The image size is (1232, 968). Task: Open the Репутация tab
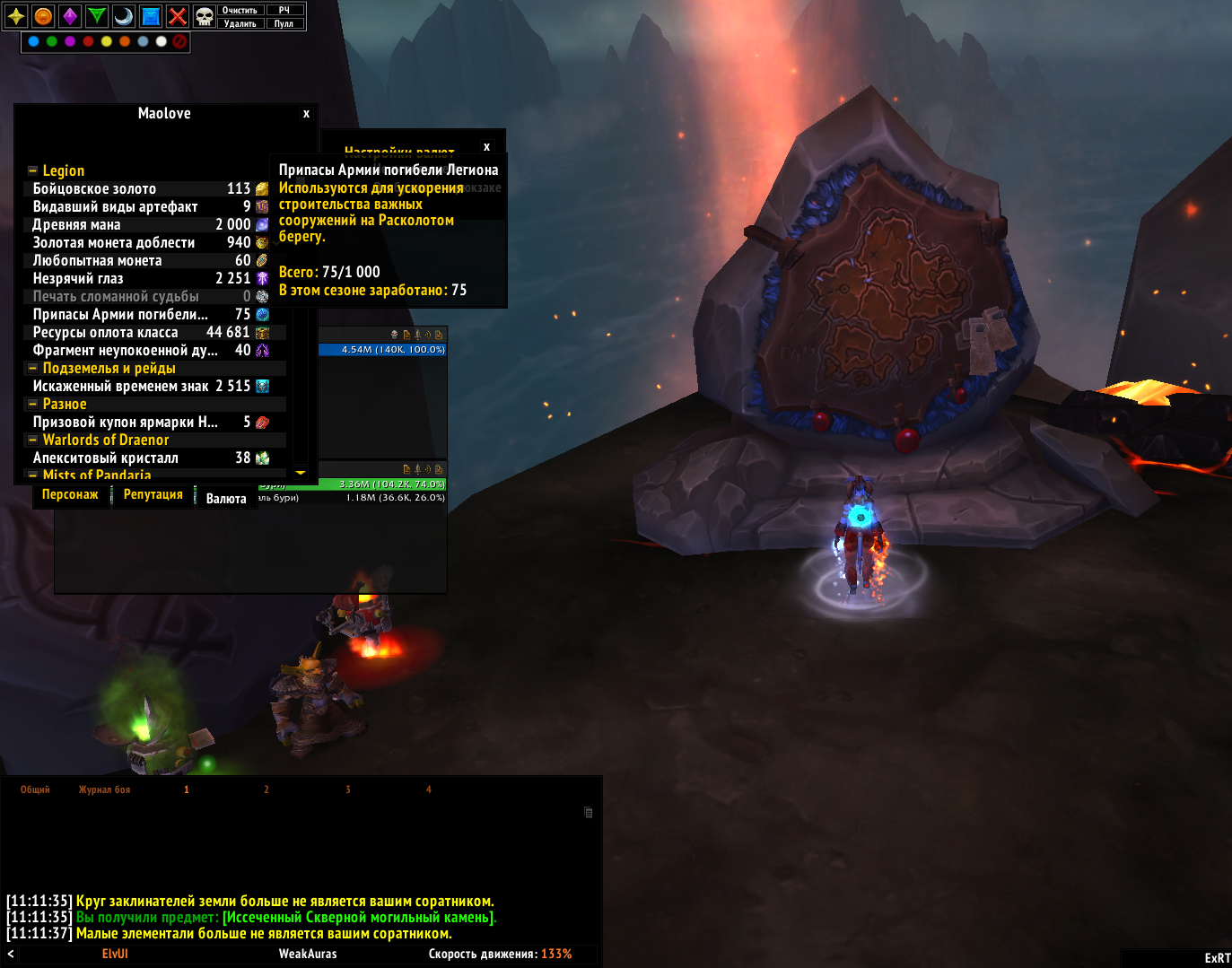(x=153, y=495)
